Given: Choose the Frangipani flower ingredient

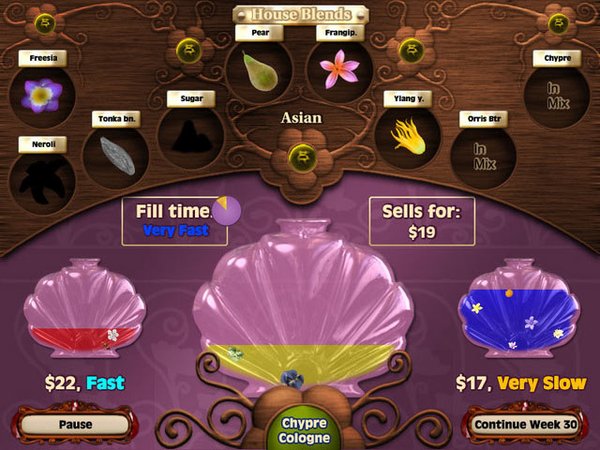Looking at the screenshot, I should (x=339, y=70).
